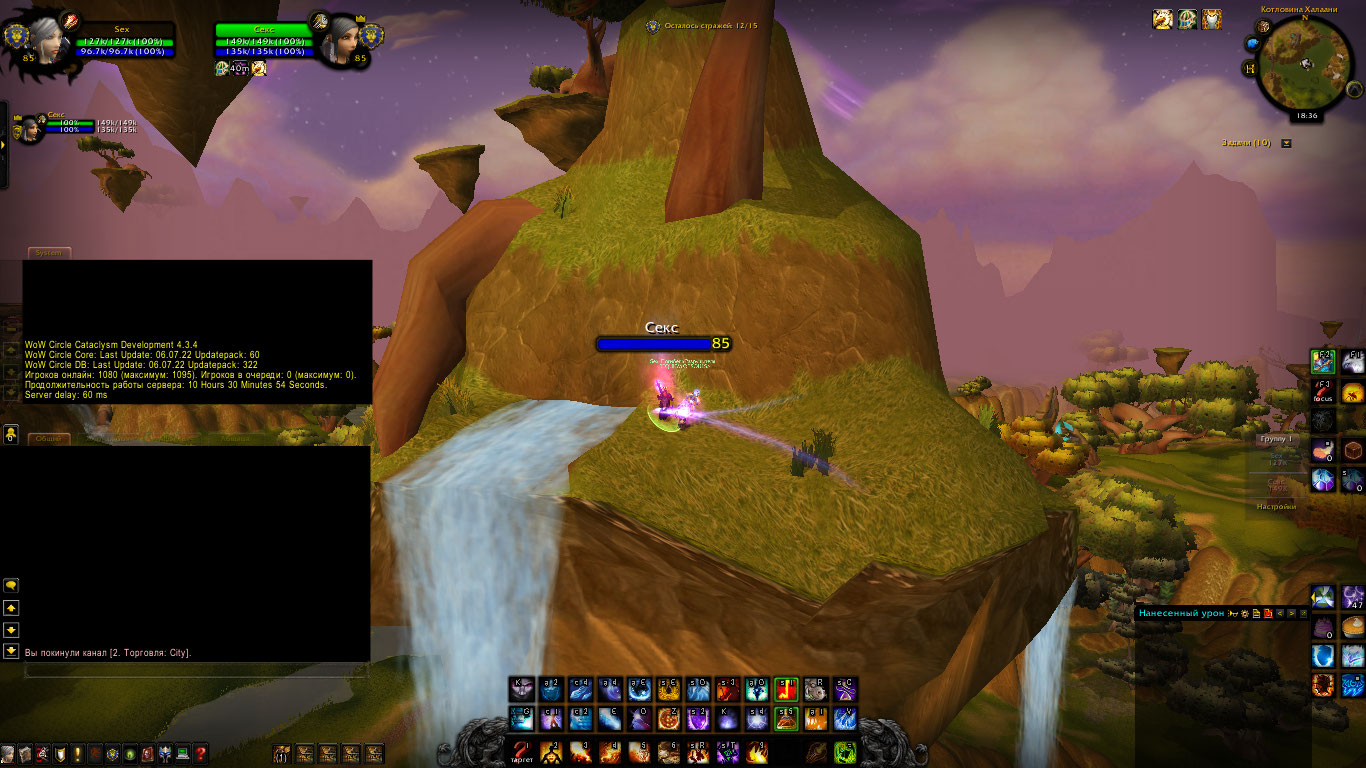Click the Нанесенный урон damage meter title
This screenshot has height=768, width=1366.
coord(1181,613)
